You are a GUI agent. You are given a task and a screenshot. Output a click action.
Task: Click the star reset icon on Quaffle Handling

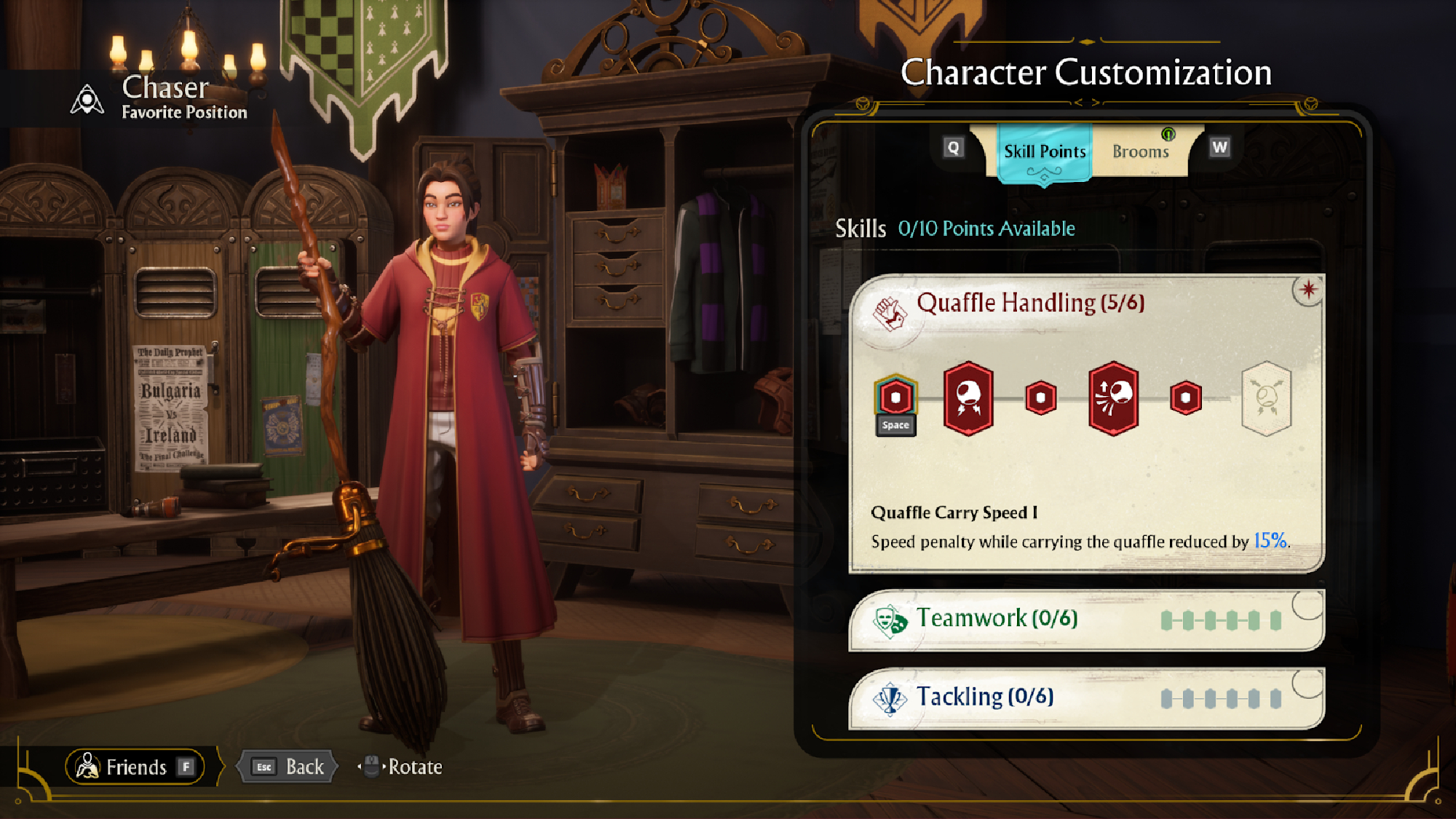click(x=1307, y=290)
